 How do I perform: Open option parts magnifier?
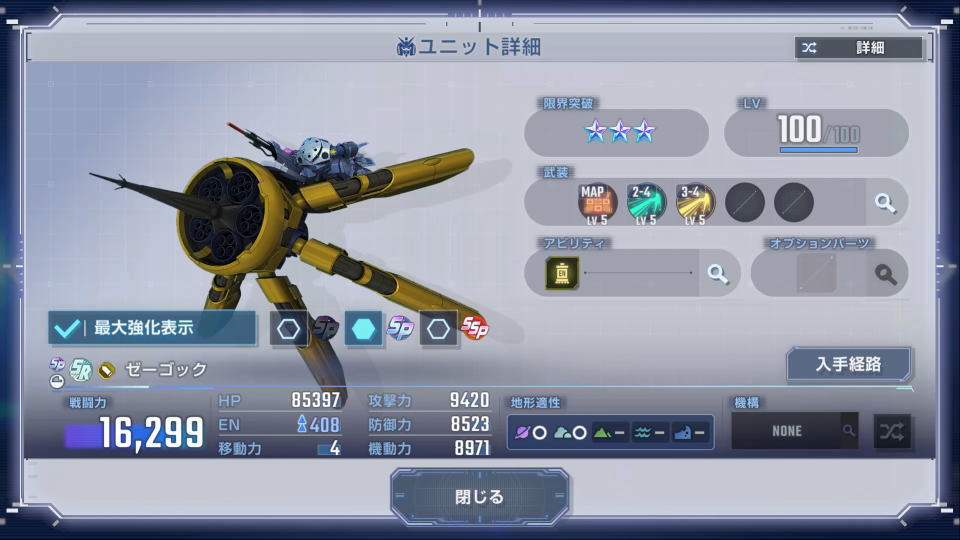point(885,273)
